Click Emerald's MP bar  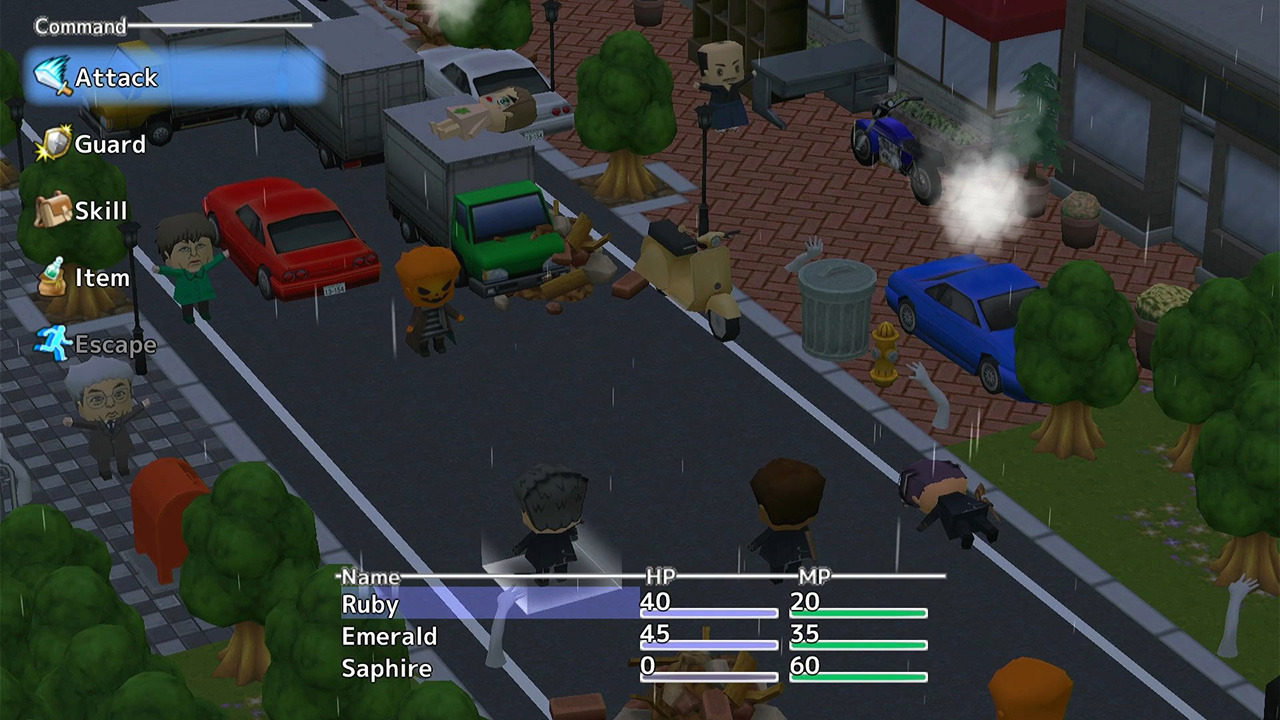pyautogui.click(x=858, y=644)
